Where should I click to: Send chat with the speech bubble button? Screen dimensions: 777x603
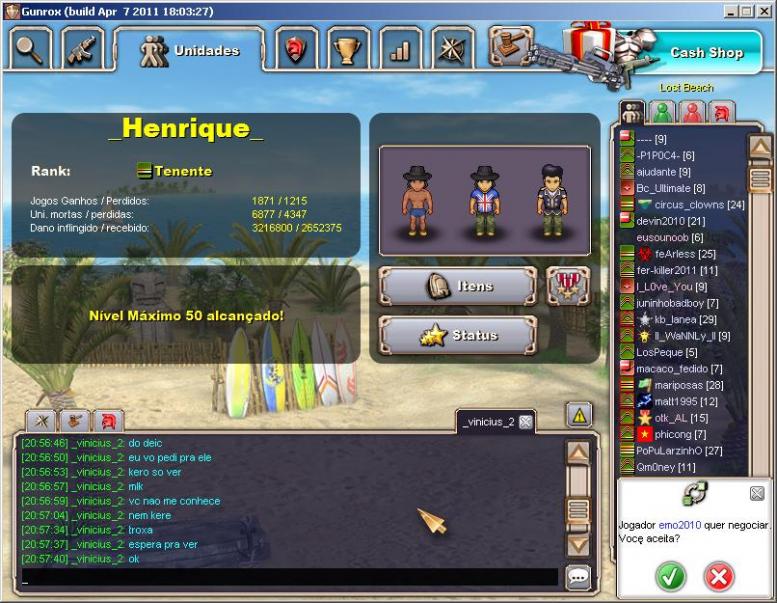click(x=578, y=577)
